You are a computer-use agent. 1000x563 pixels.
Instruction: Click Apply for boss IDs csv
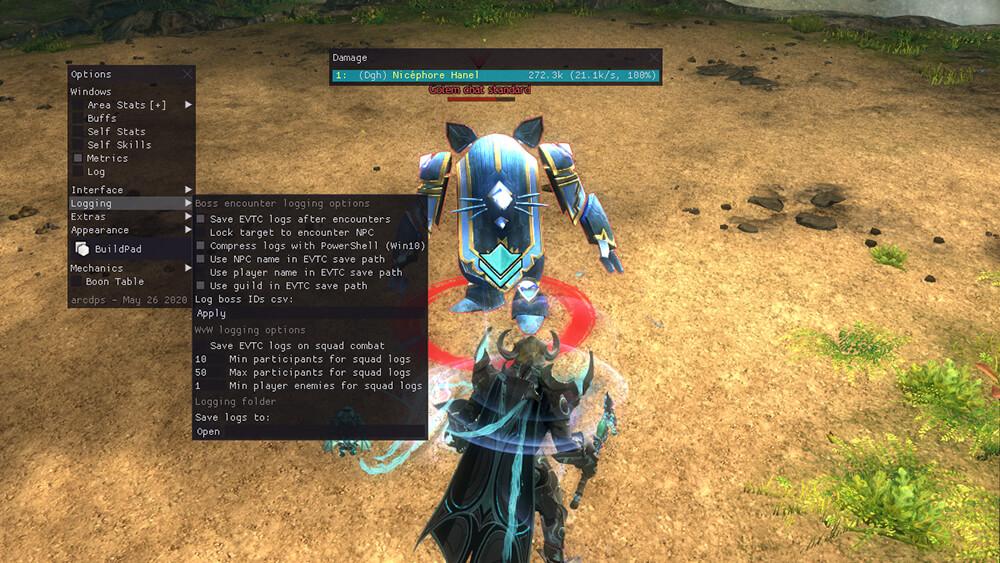click(212, 313)
